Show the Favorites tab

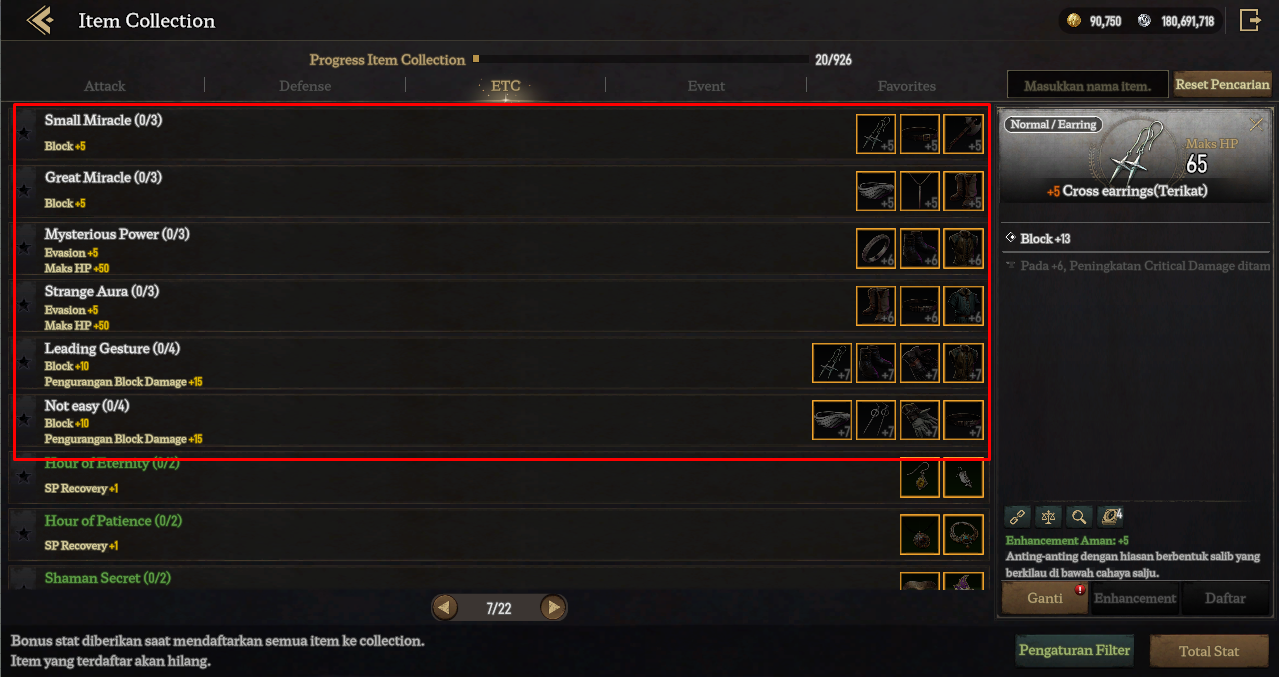point(906,86)
